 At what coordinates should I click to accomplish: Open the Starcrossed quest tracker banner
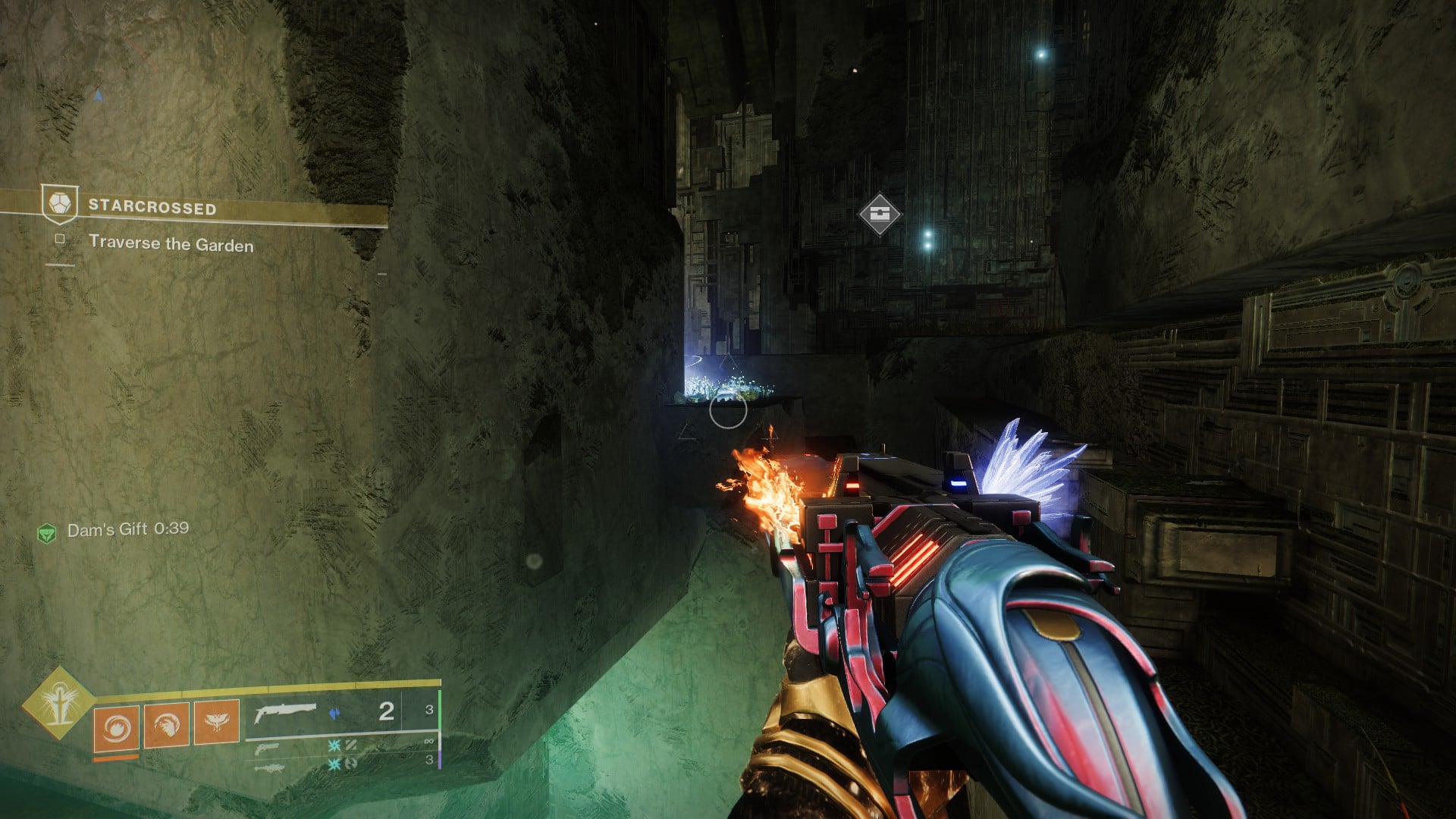pos(152,208)
